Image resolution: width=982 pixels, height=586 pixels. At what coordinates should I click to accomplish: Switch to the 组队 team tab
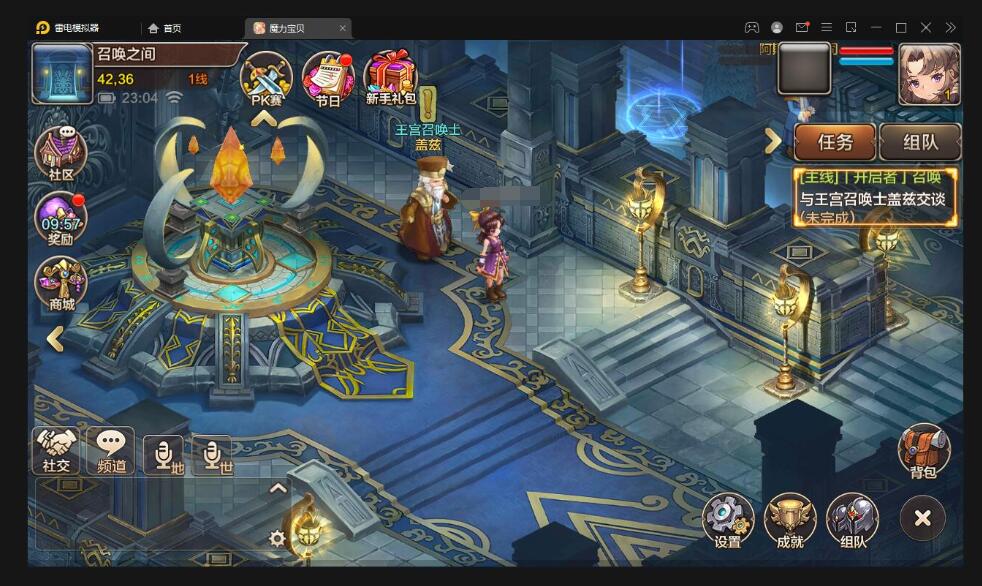click(920, 142)
